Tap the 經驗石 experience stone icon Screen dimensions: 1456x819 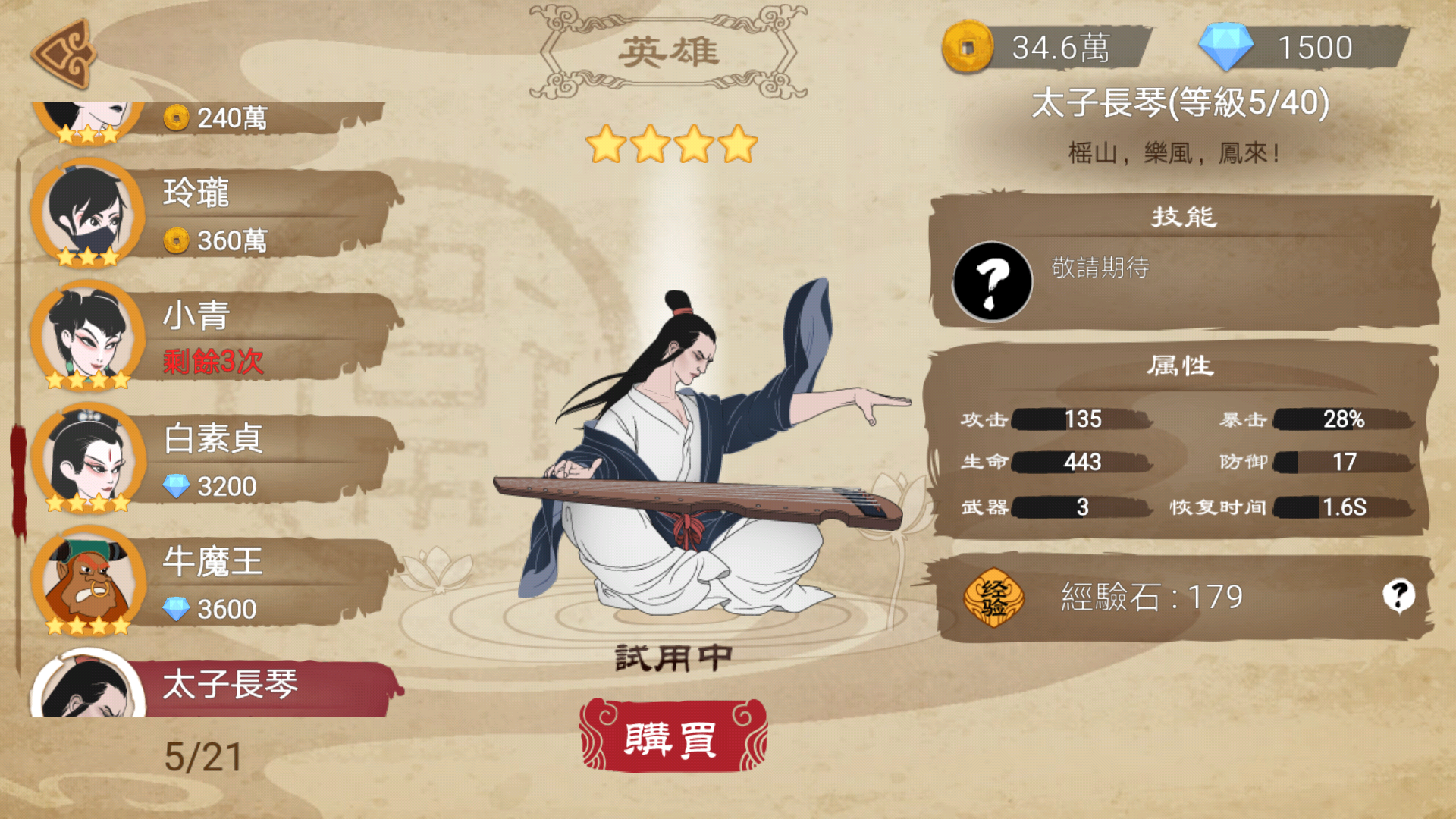(993, 598)
